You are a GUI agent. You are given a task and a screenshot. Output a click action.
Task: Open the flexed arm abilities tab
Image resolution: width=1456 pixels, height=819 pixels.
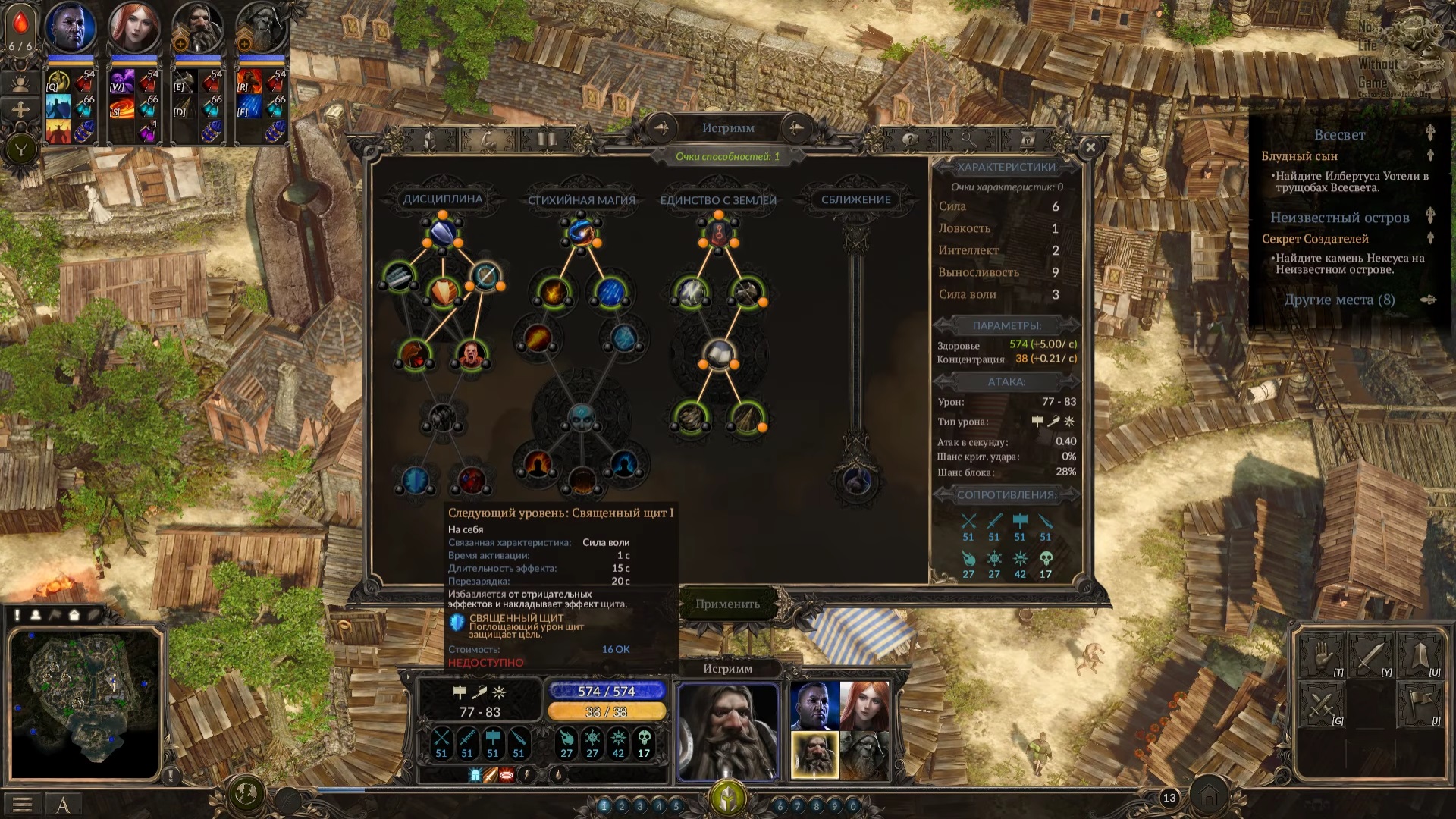pos(488,140)
